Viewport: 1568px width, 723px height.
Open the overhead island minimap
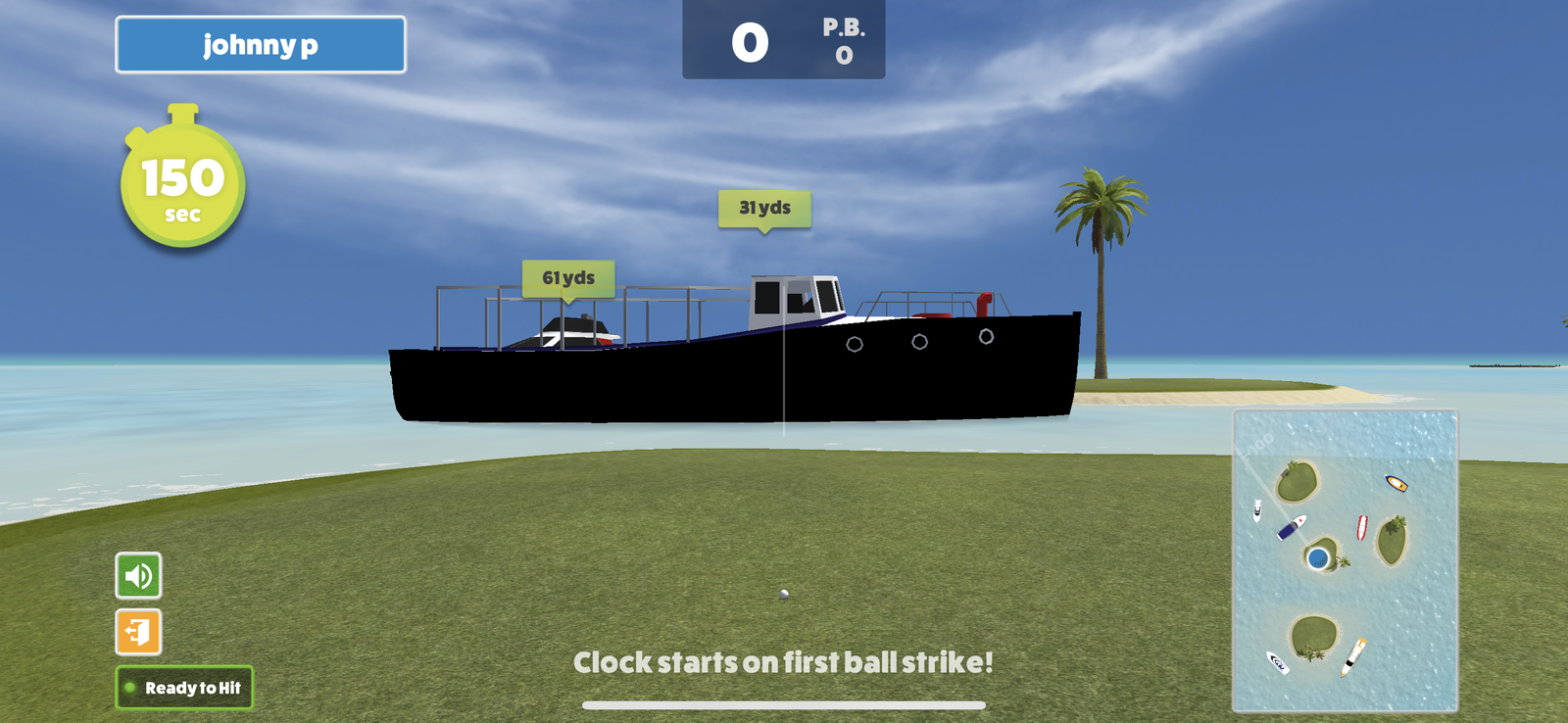1345,560
